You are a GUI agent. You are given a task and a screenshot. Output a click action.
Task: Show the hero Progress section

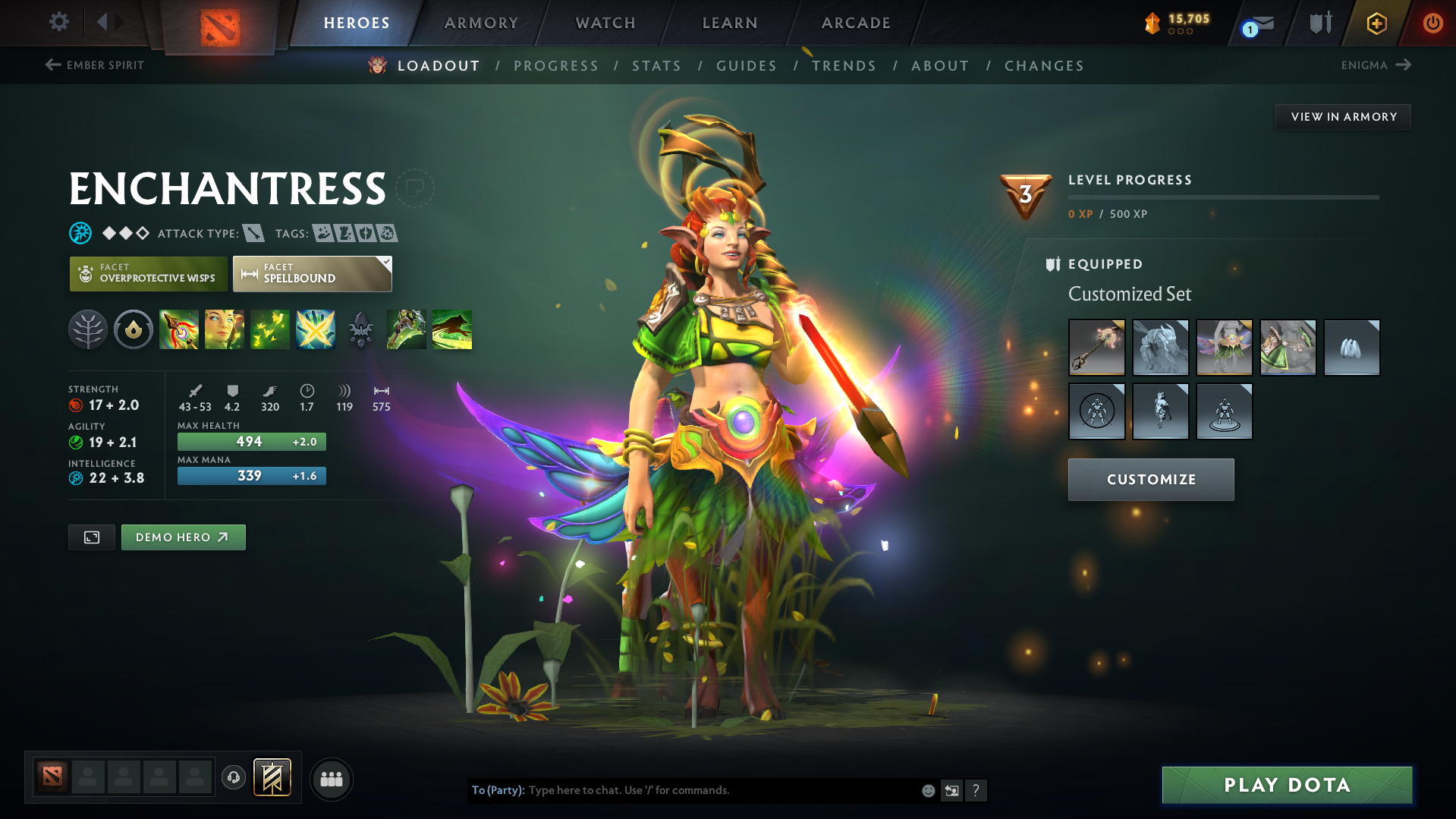pos(556,66)
